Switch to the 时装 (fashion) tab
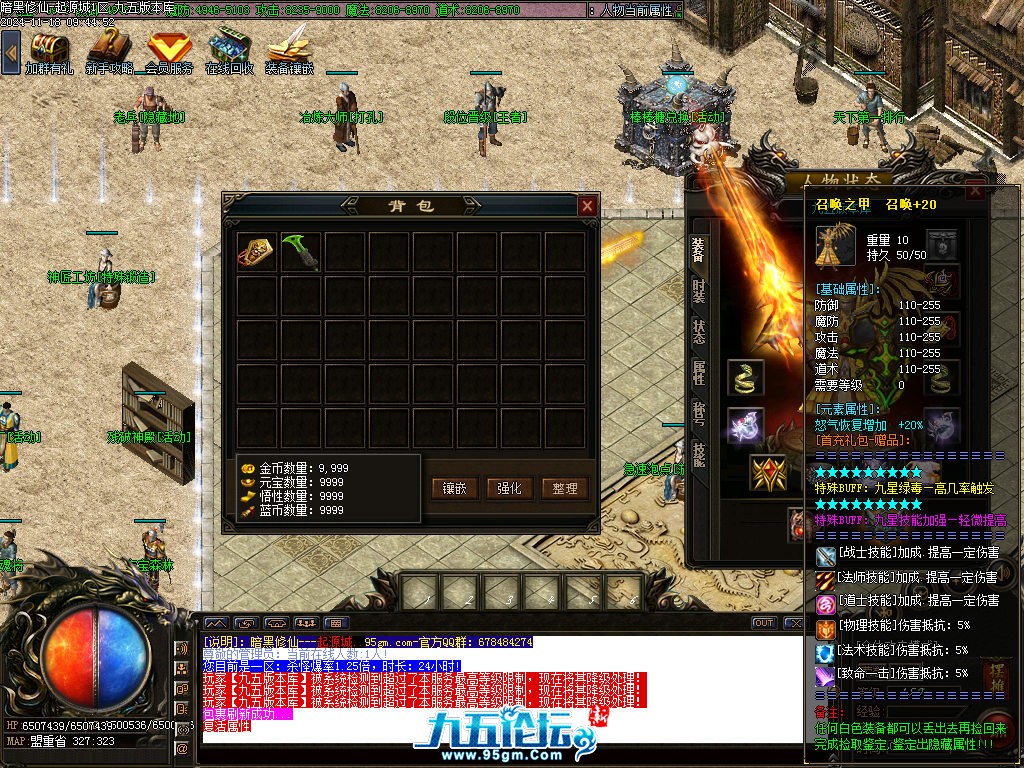 pos(699,291)
